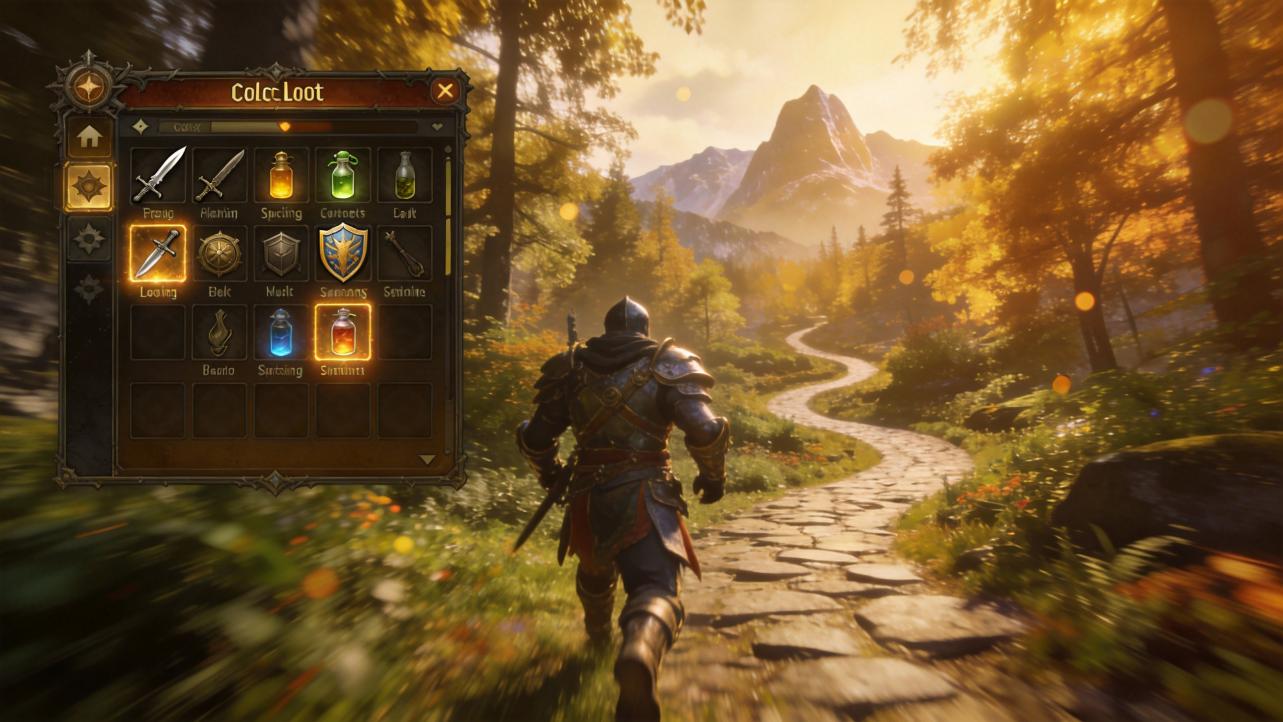Grab the olive-colored bottle
The width and height of the screenshot is (1283, 722).
pos(404,175)
